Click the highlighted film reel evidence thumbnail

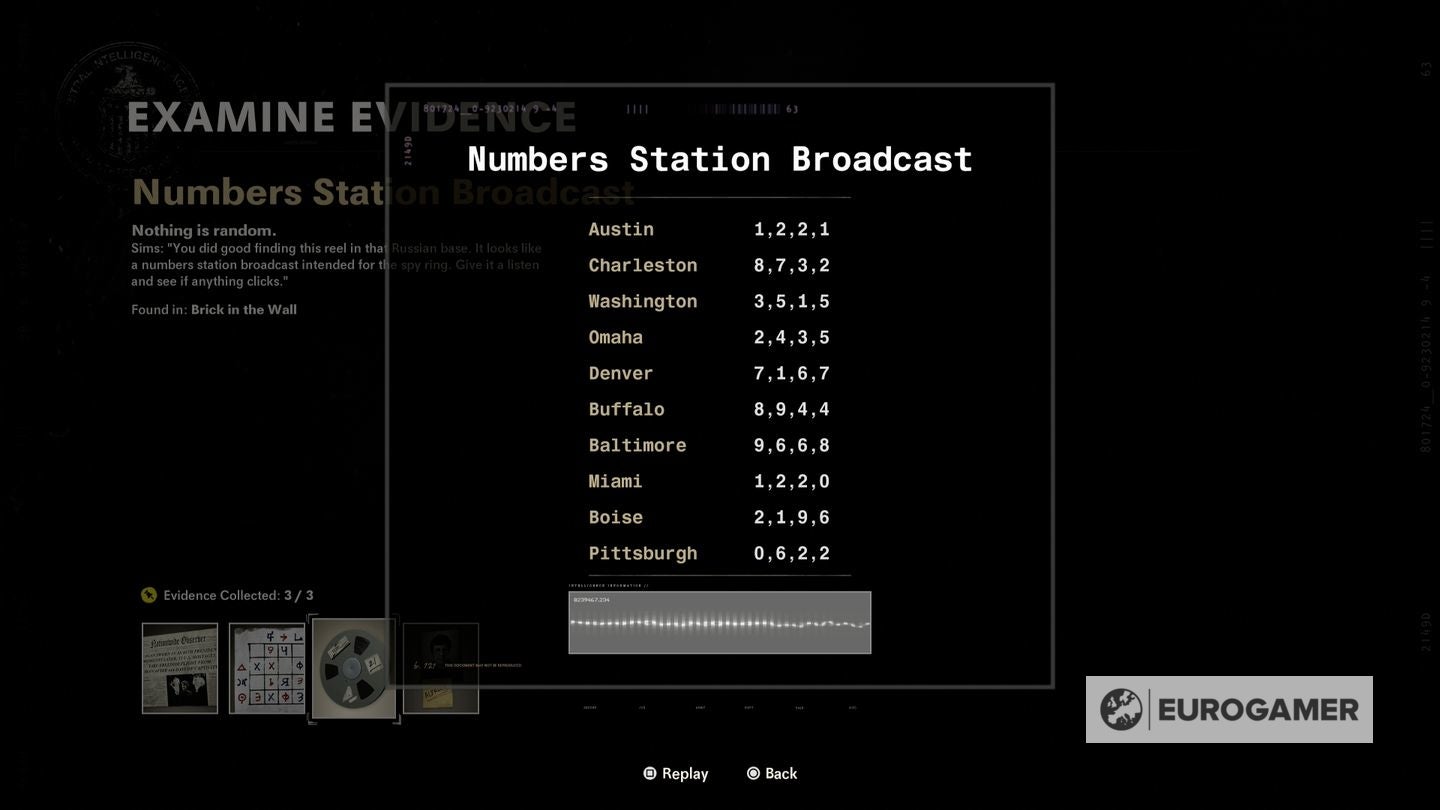354,666
